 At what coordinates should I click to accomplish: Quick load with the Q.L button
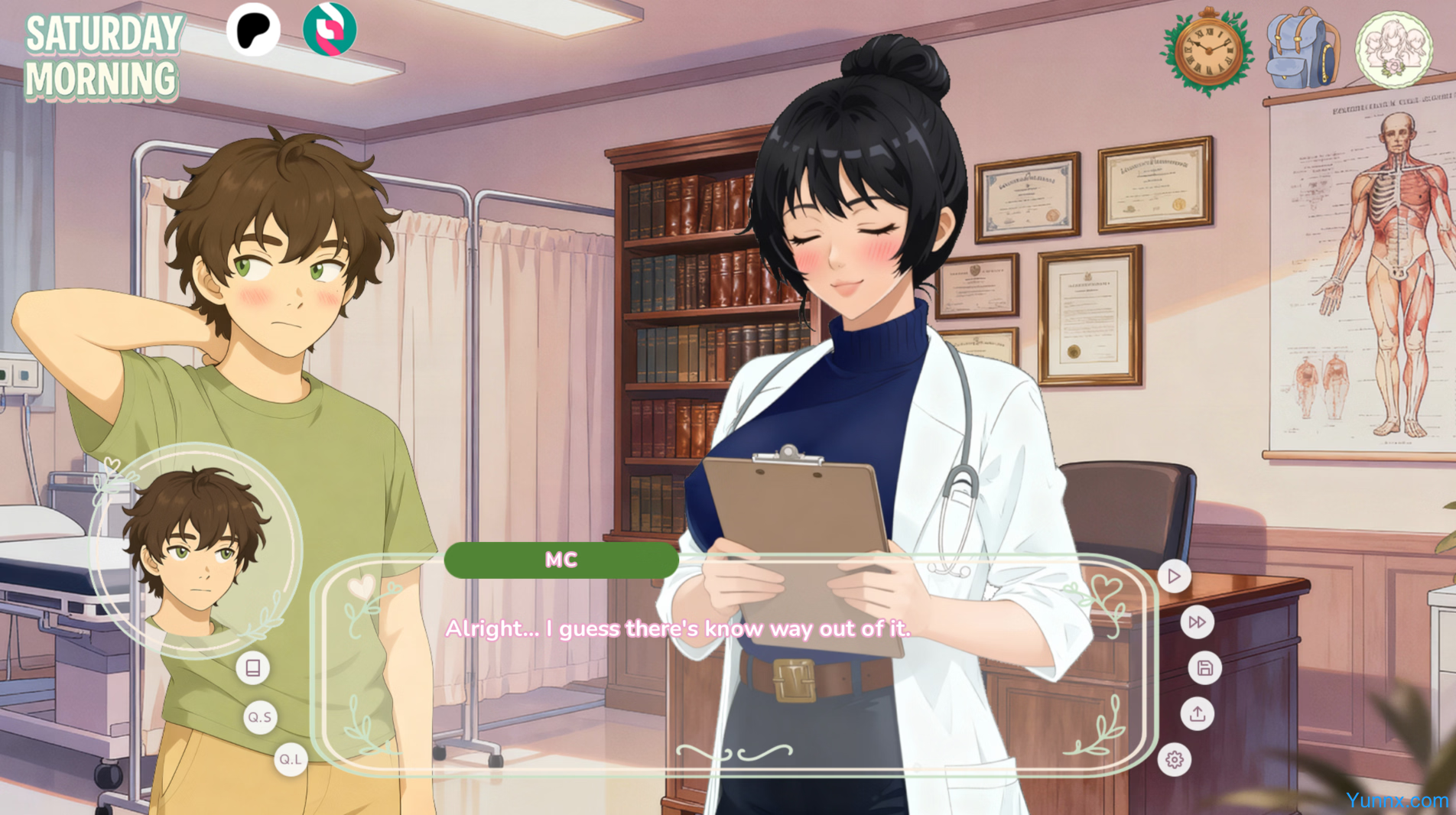[291, 759]
